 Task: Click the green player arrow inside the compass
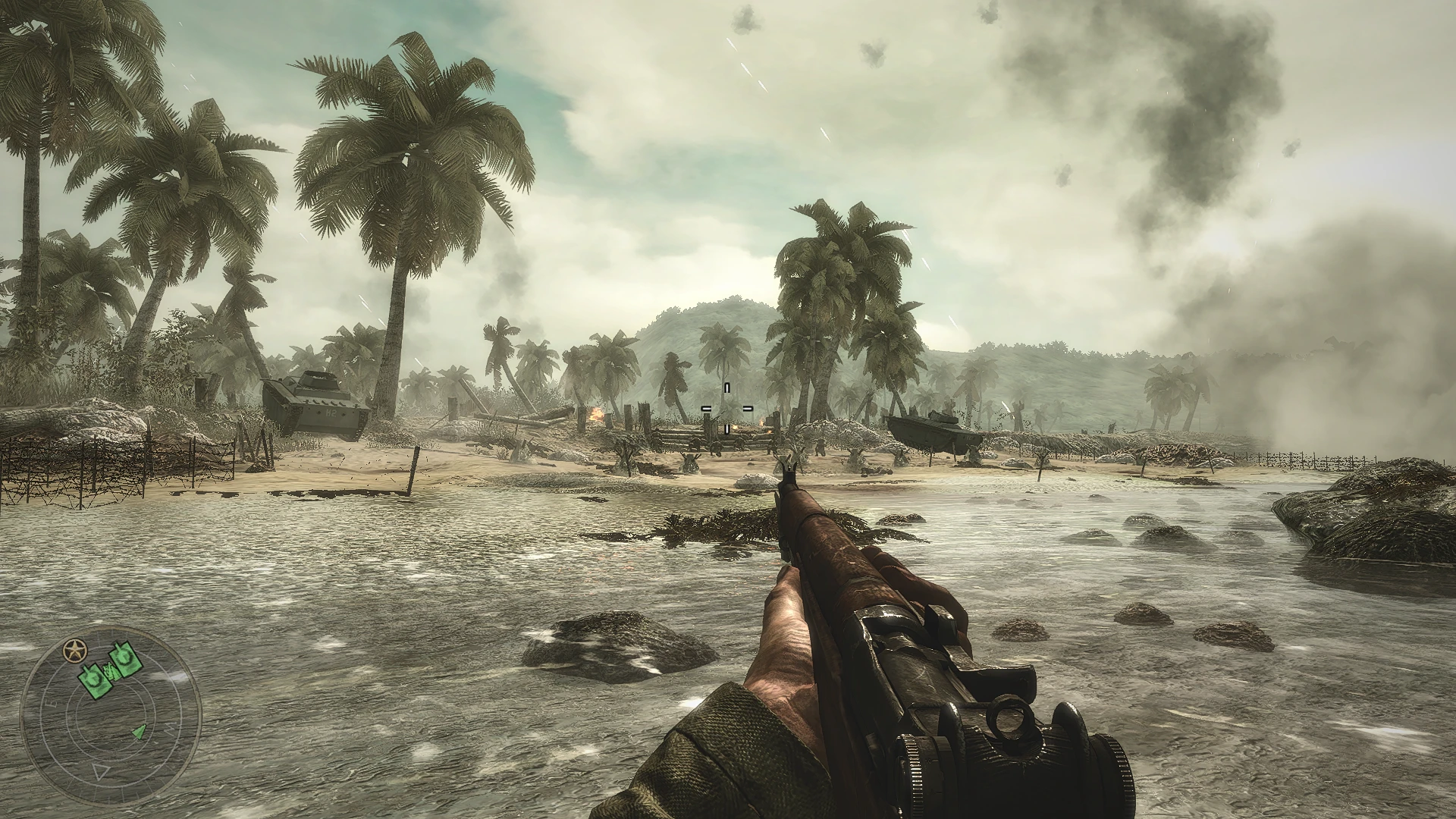(x=140, y=731)
